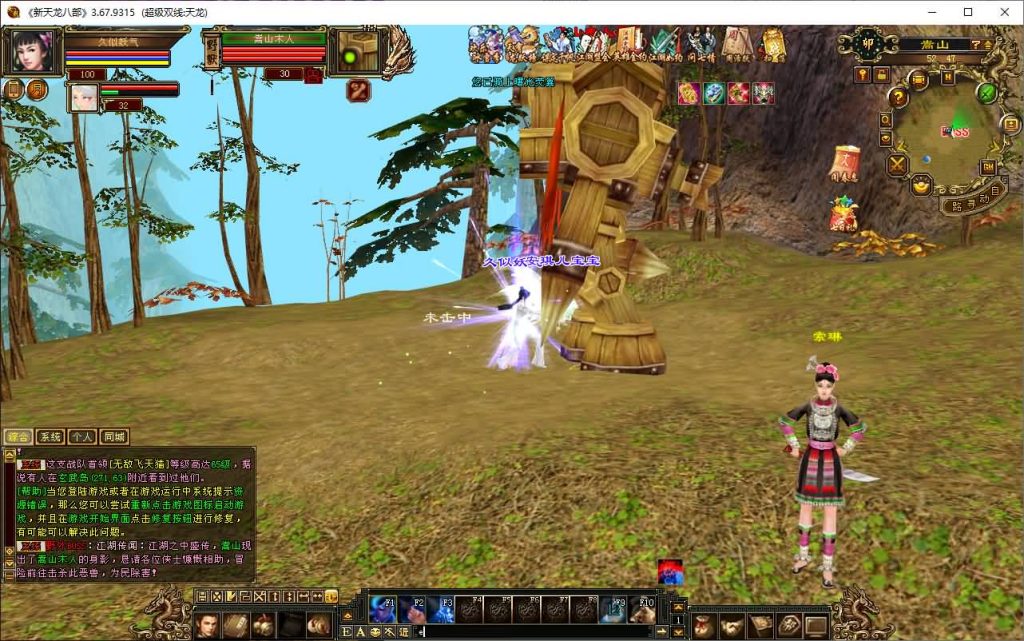Click the player character portrait
Screen dimensions: 1024x641
[x=32, y=51]
